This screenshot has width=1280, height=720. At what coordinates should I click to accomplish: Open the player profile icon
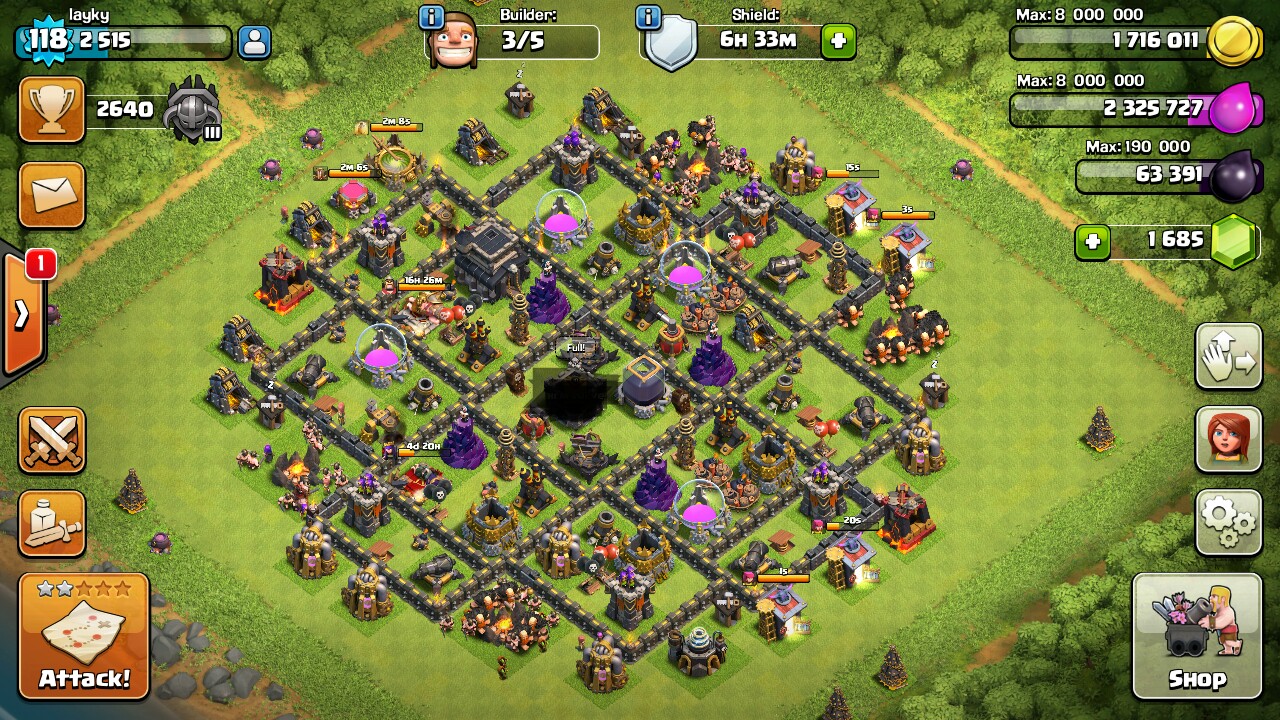click(x=255, y=42)
